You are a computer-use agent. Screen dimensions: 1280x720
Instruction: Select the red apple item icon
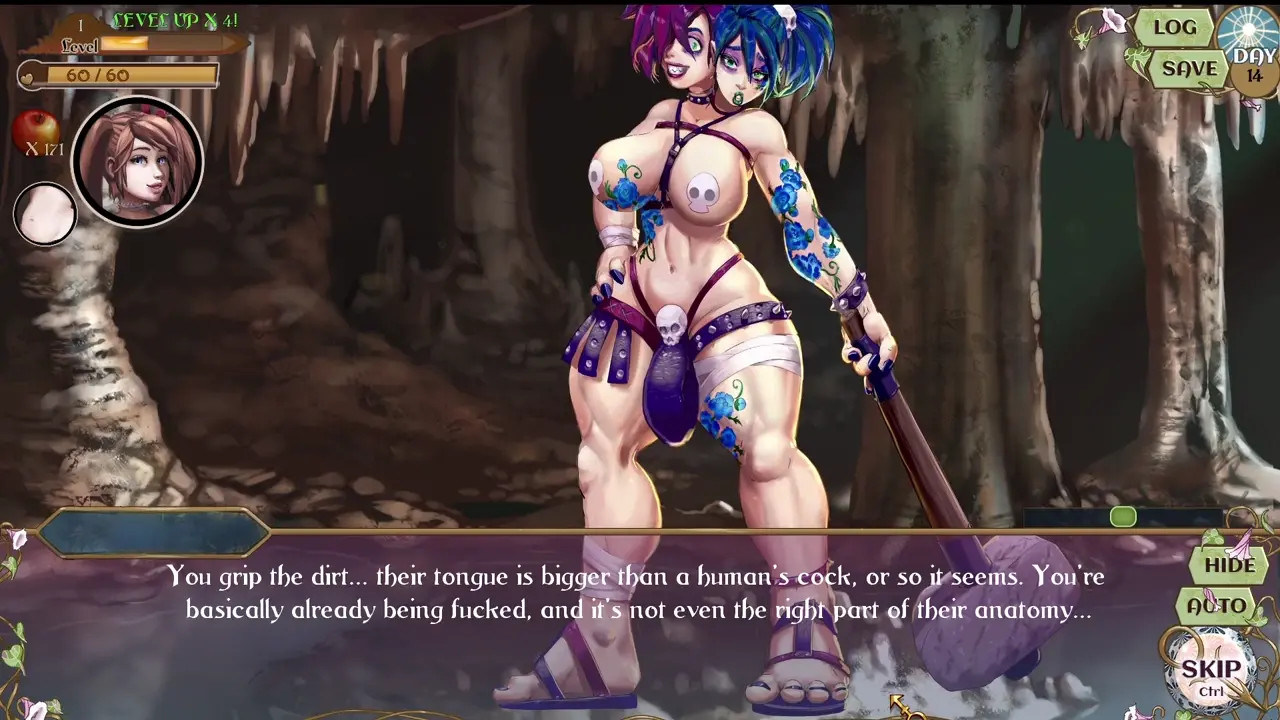(x=36, y=131)
